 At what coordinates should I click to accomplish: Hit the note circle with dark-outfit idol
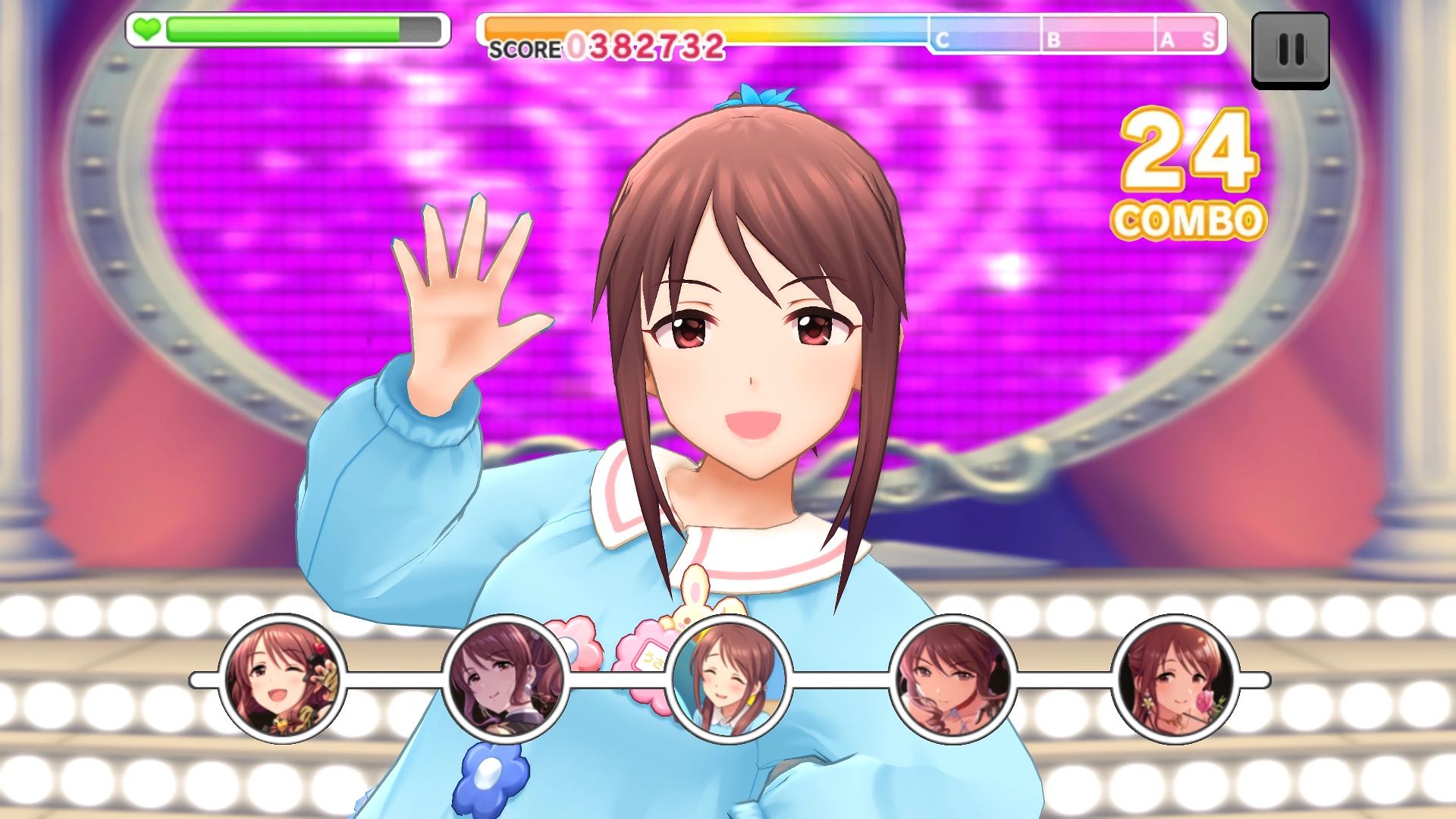[x=506, y=679]
